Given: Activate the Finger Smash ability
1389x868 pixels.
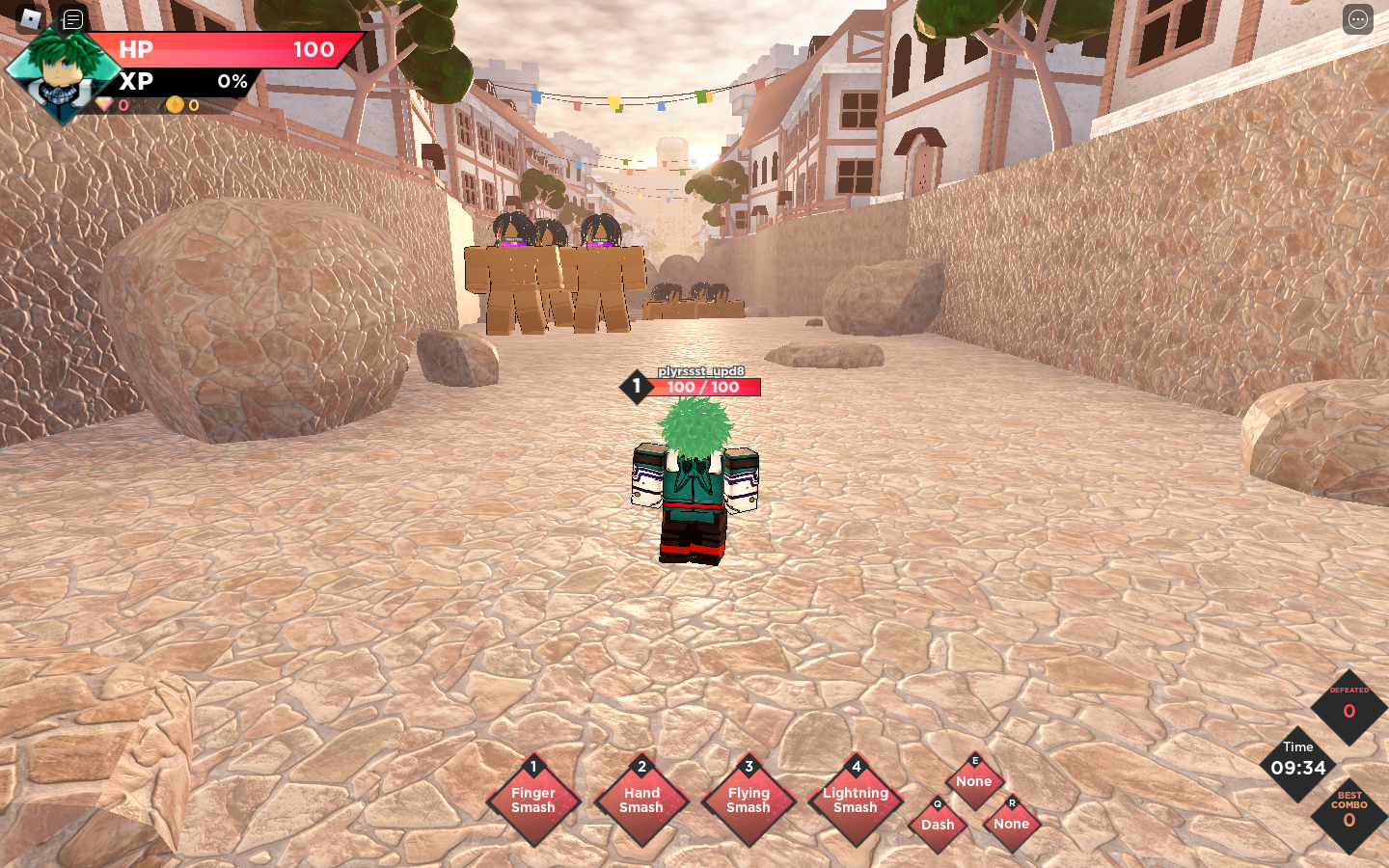Looking at the screenshot, I should tap(533, 800).
